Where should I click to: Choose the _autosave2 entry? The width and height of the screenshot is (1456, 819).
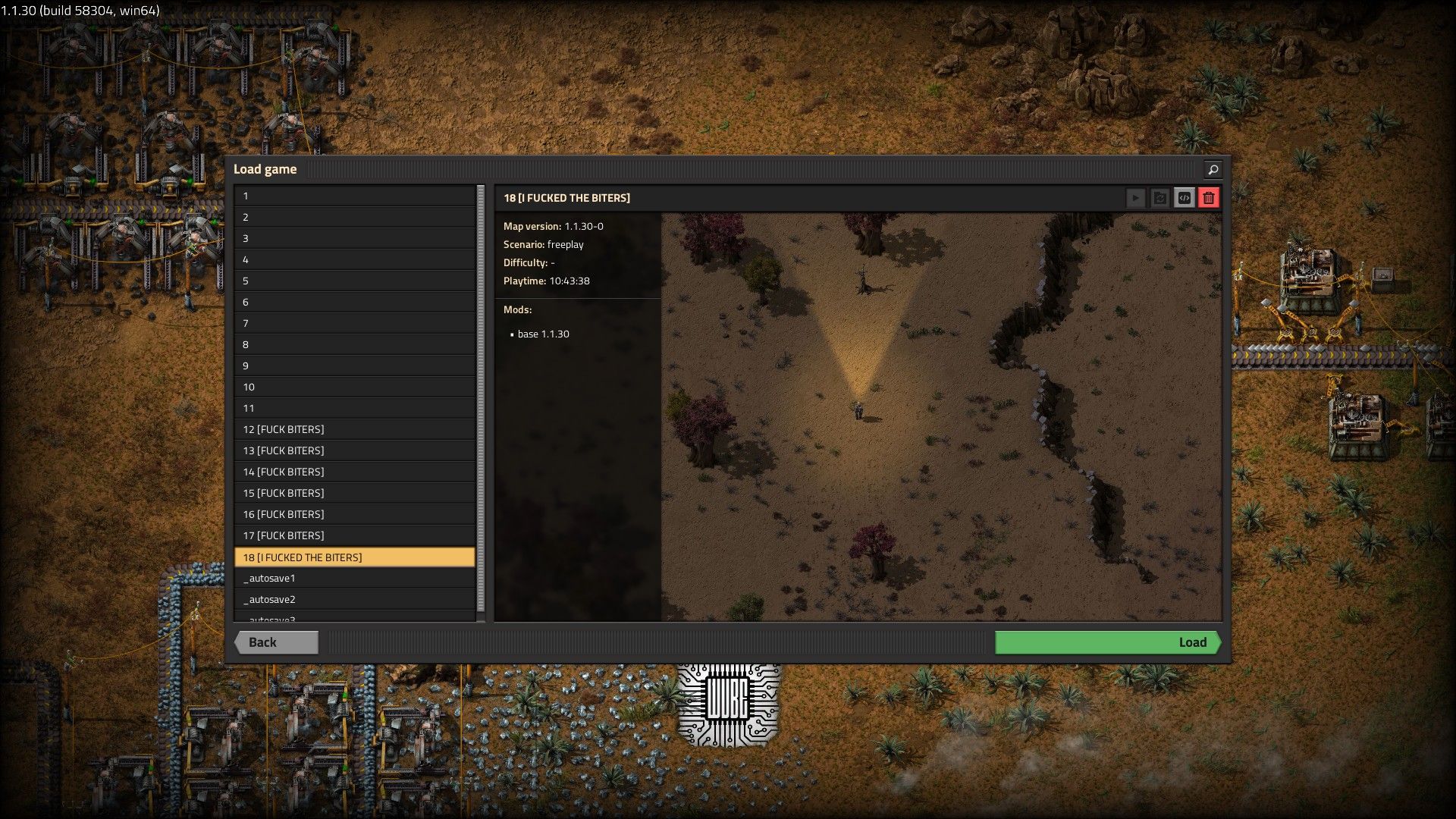click(354, 599)
